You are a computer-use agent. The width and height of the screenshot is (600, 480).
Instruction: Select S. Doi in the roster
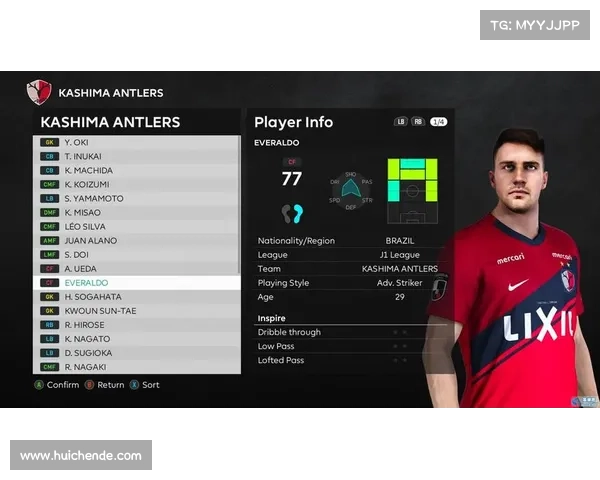(135, 254)
